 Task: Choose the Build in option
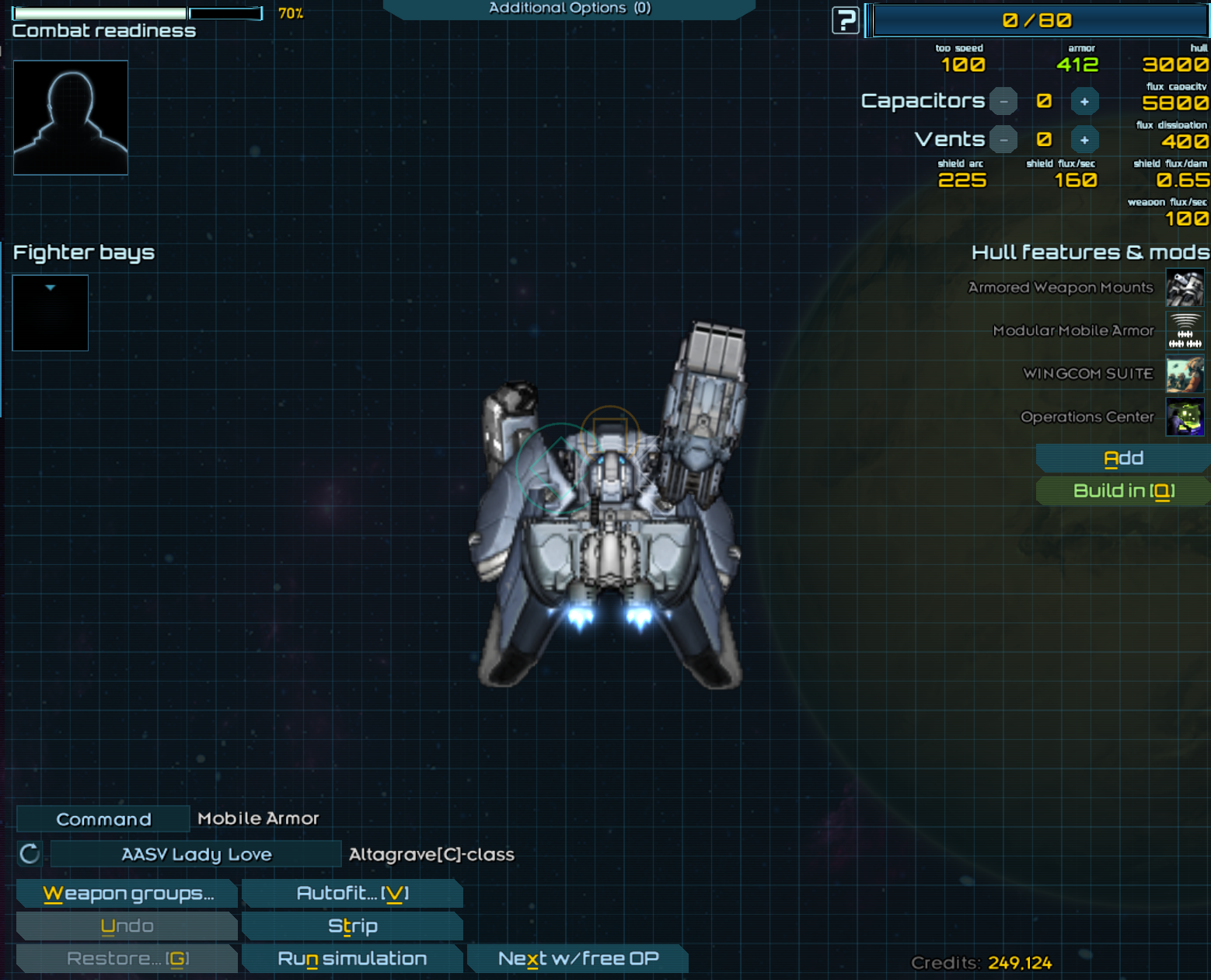point(1123,491)
